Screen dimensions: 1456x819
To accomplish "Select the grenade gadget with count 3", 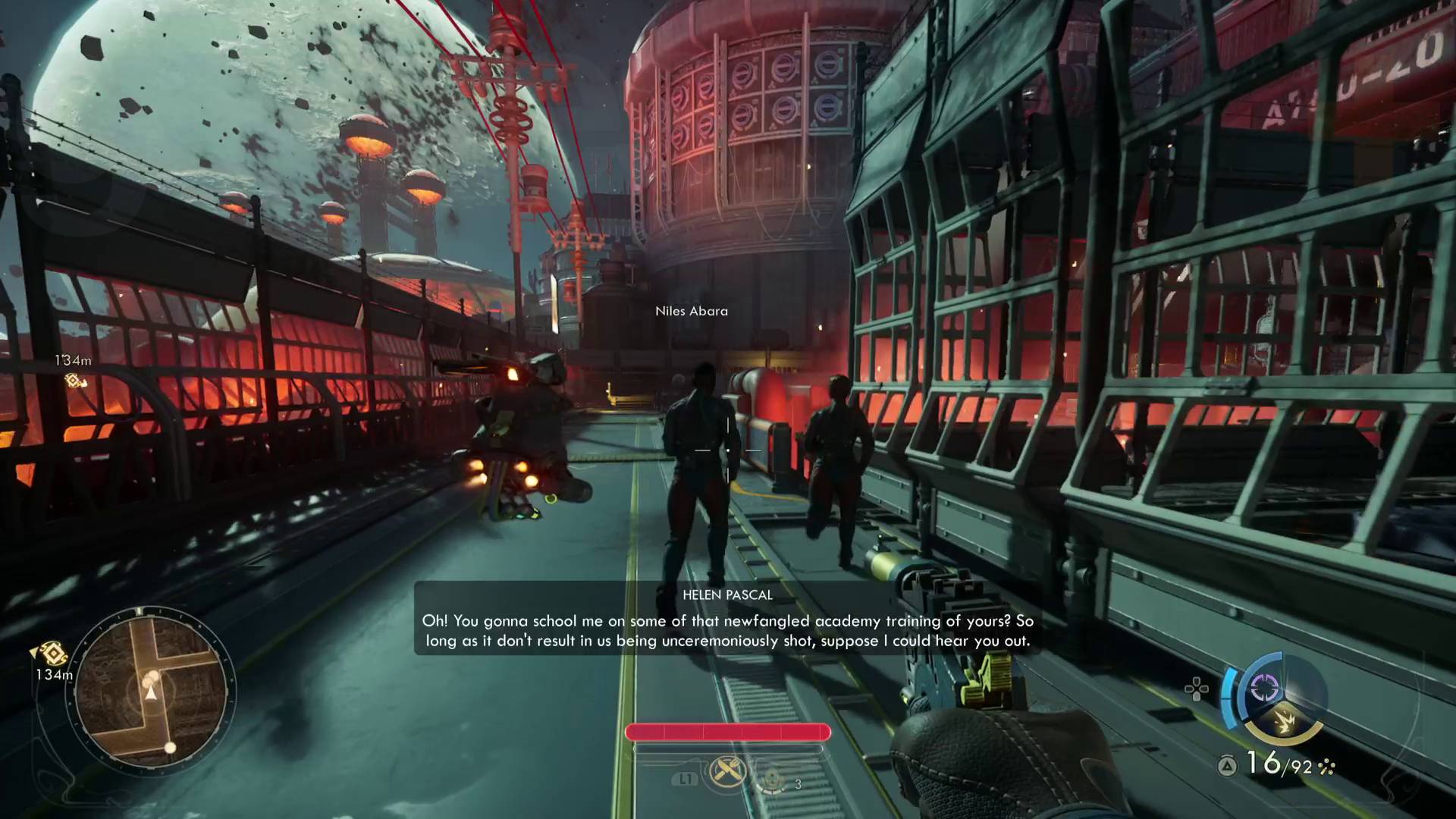I will click(773, 780).
